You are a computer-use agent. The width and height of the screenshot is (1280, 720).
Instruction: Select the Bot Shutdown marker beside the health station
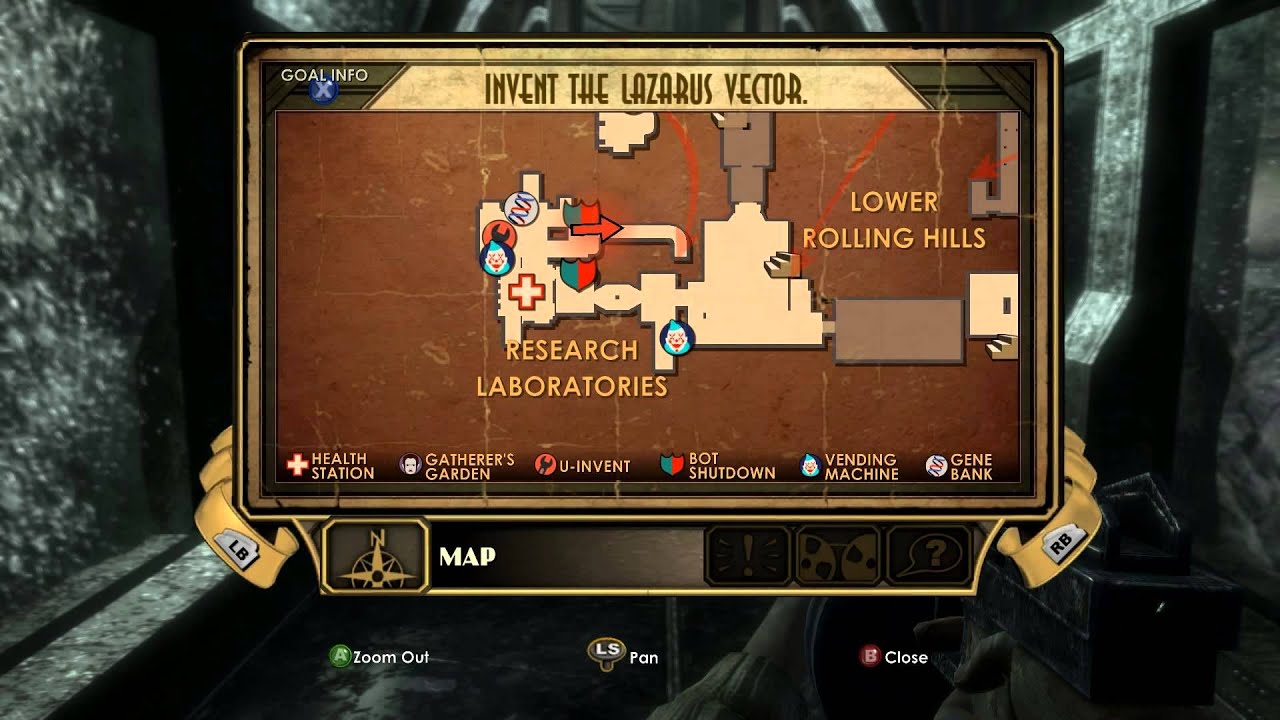(x=577, y=270)
